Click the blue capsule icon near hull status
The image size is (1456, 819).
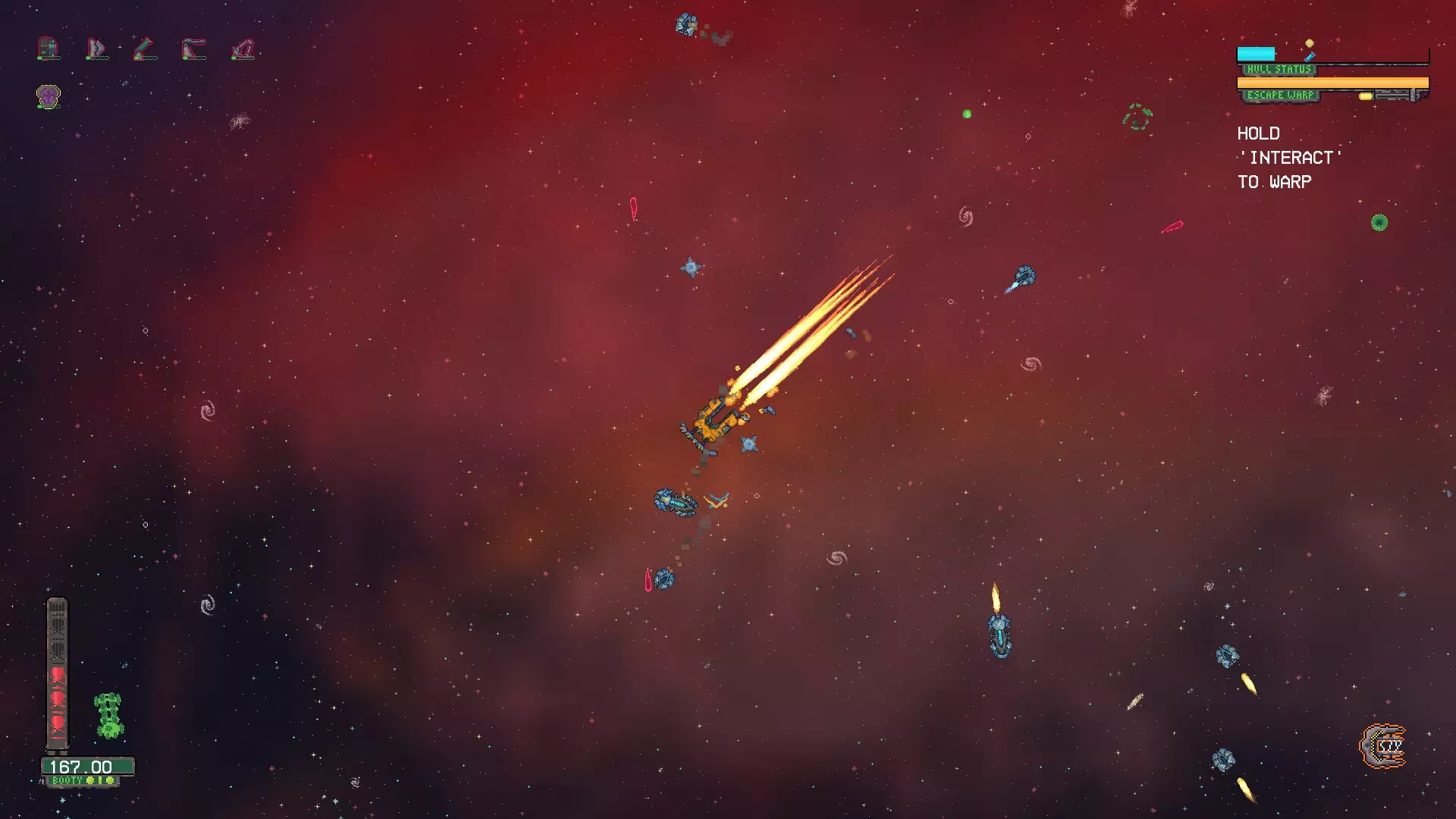coord(1310,57)
